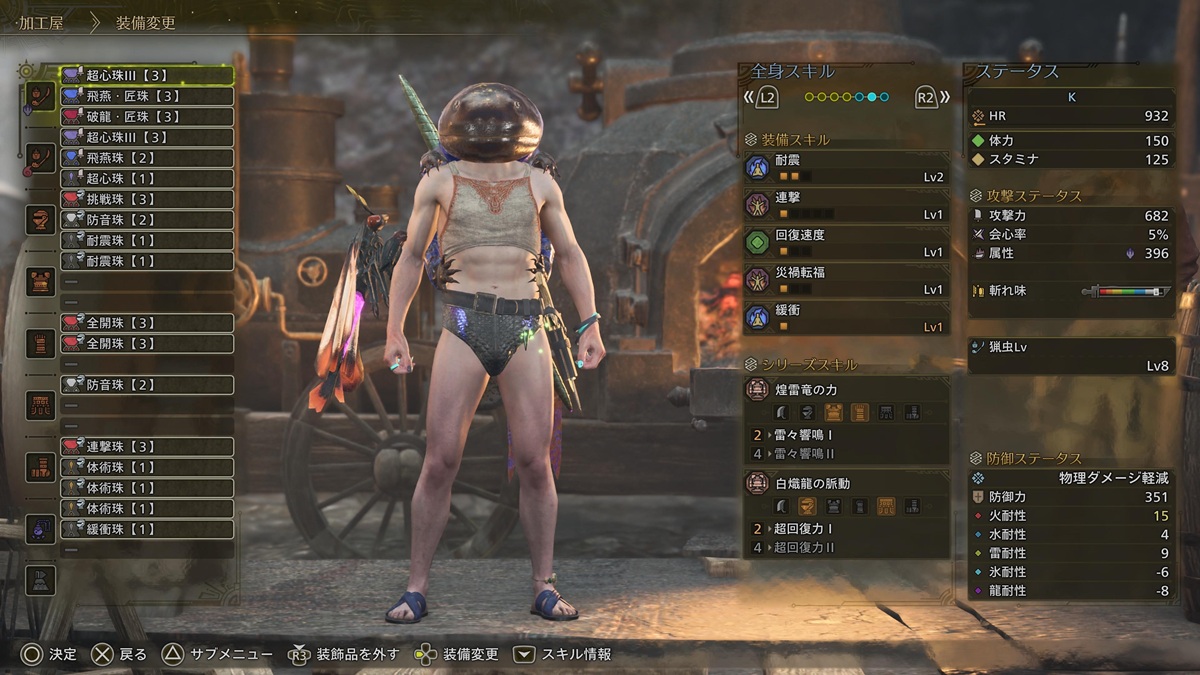This screenshot has width=1200, height=675.
Task: Show the 煌雷竜の力 series skill
Action: (846, 391)
